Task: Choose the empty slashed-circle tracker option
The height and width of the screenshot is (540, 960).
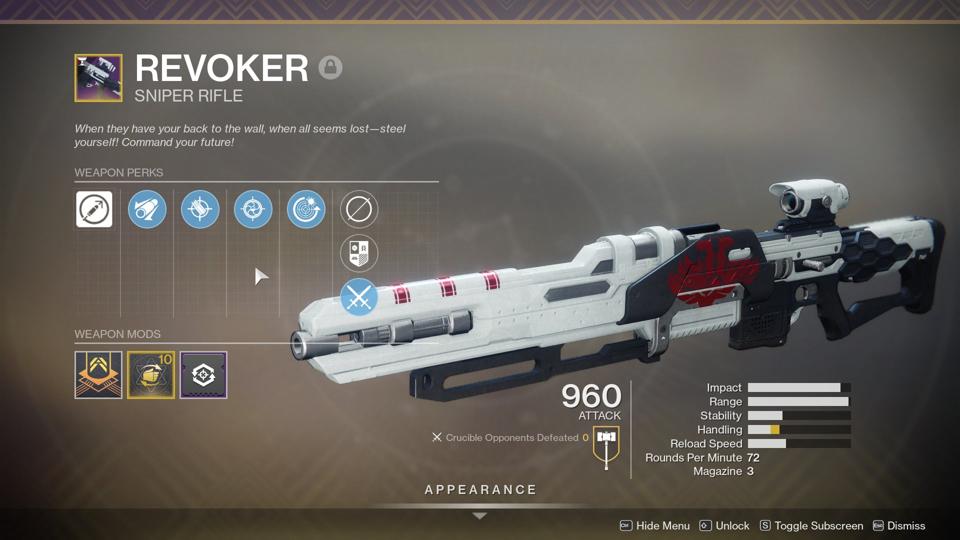Action: point(359,210)
